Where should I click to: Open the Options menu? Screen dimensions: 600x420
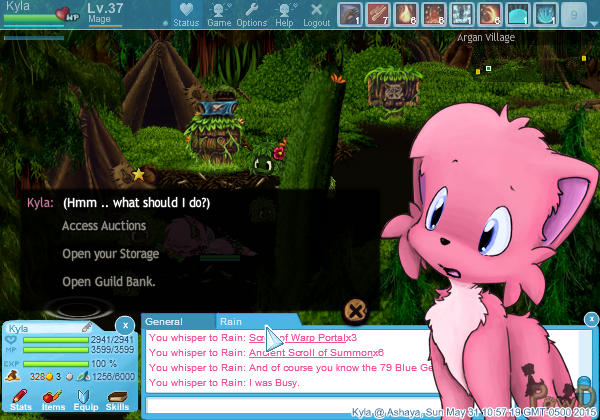(251, 15)
